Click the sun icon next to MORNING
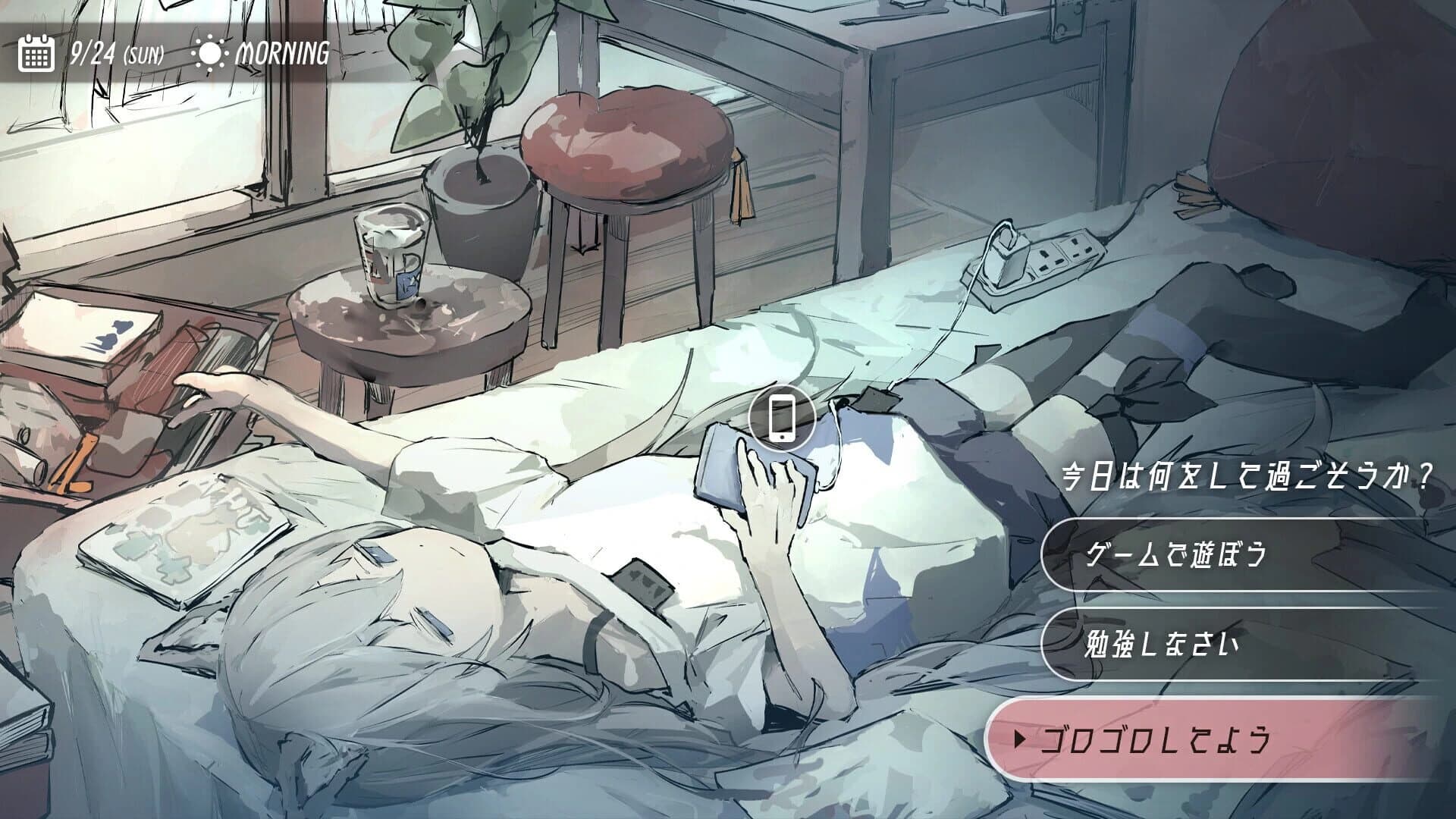This screenshot has width=1456, height=819. click(210, 52)
